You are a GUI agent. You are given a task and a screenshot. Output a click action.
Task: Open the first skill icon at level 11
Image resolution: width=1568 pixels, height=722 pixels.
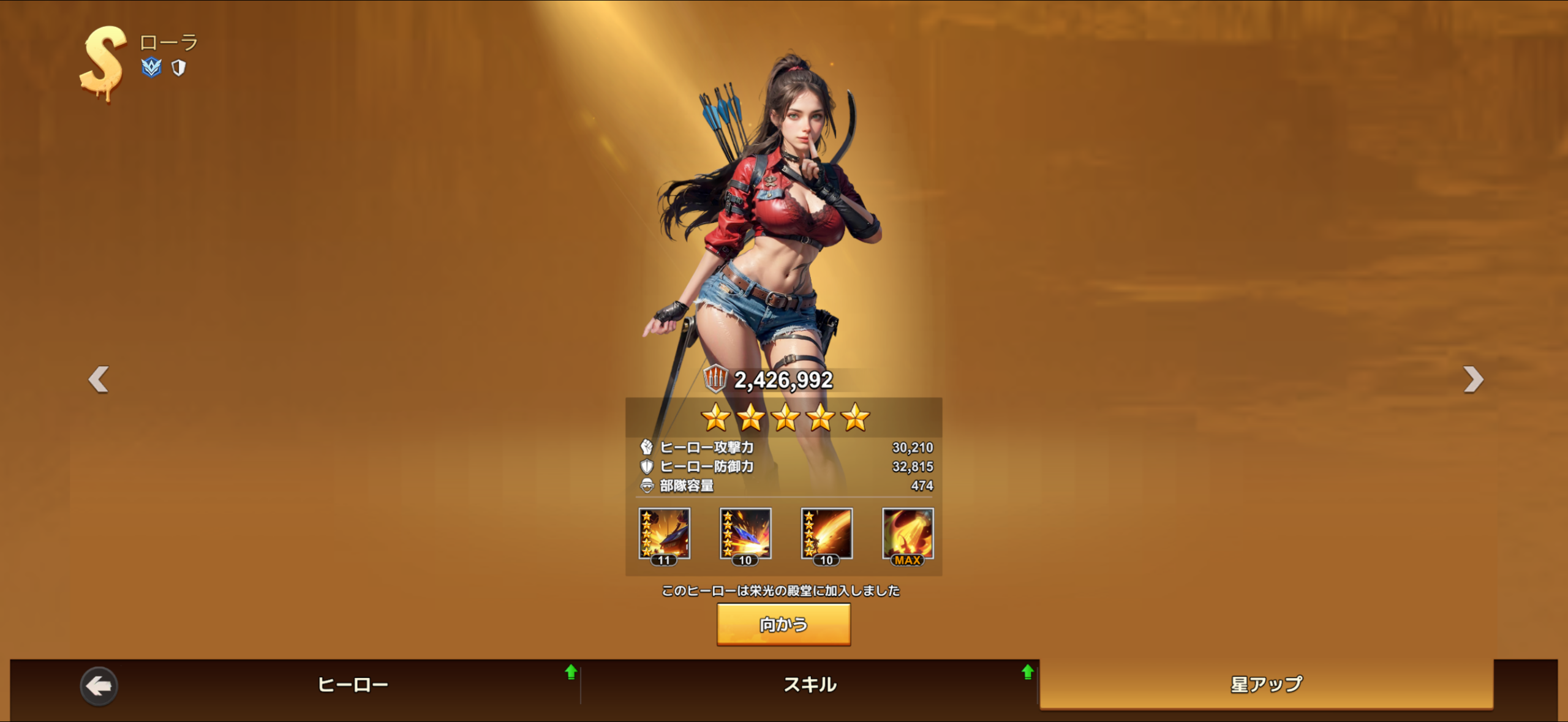[664, 536]
